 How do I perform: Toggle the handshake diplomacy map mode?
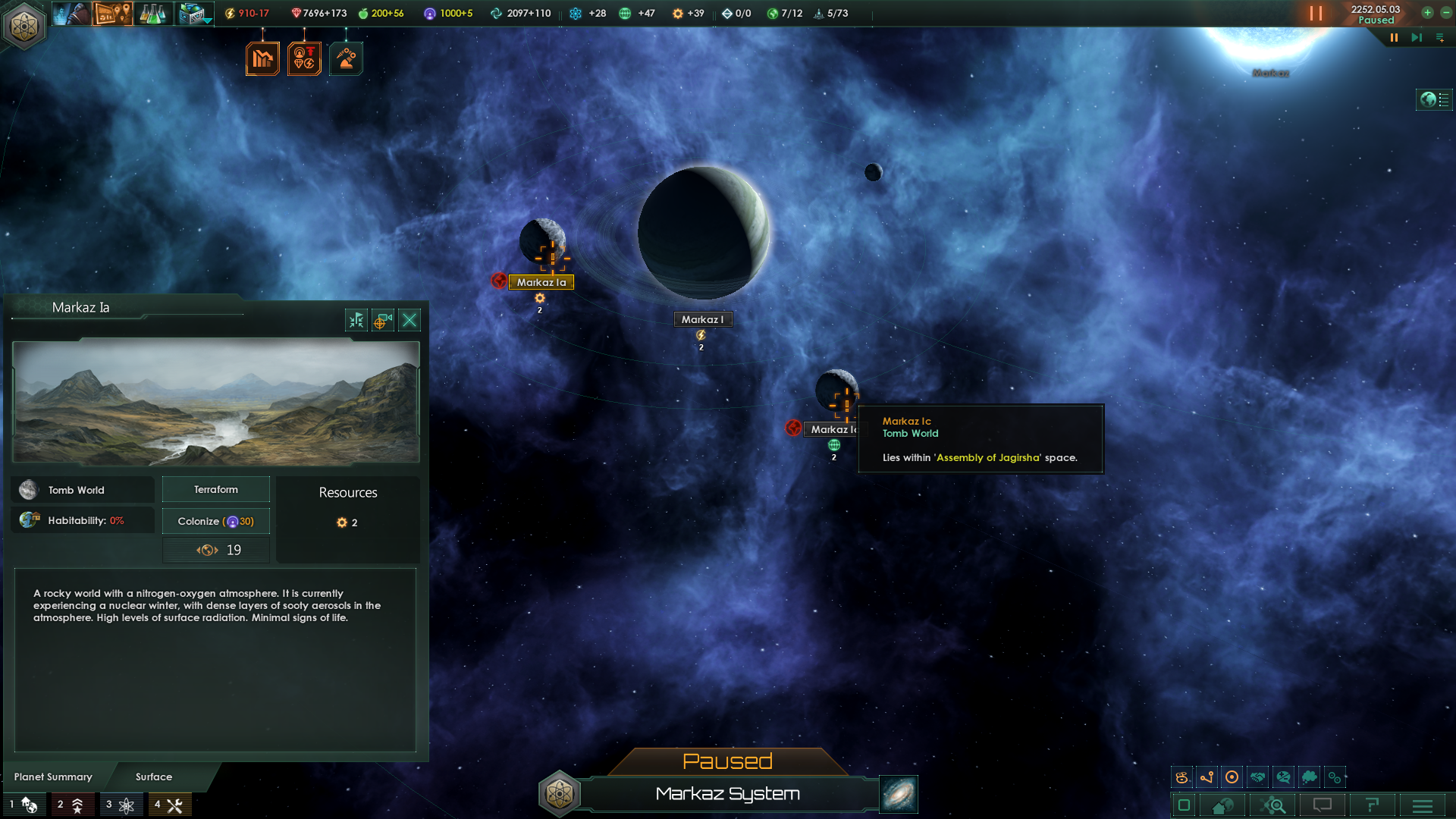pos(1257,777)
